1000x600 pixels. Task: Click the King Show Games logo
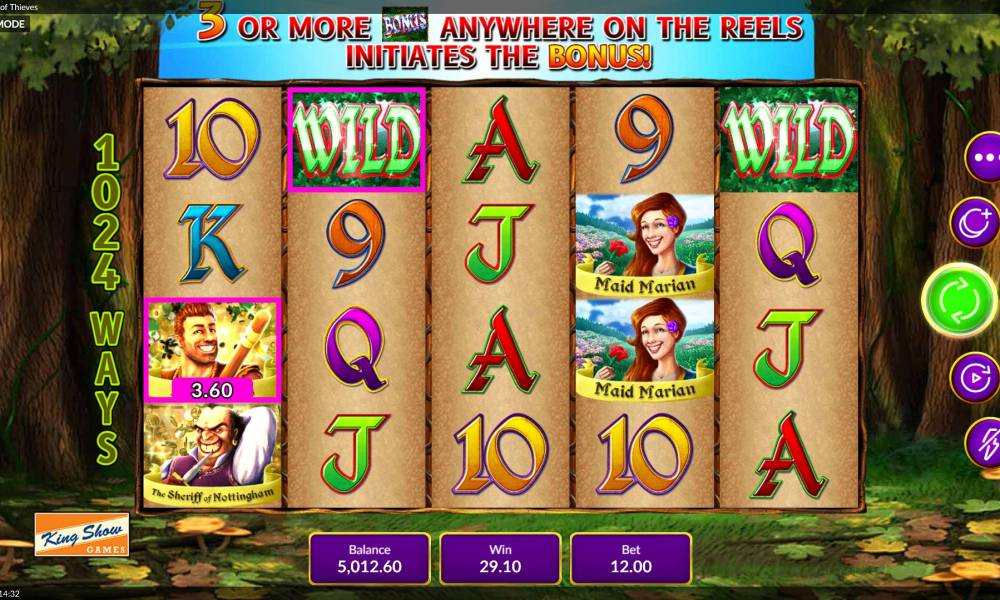point(81,535)
